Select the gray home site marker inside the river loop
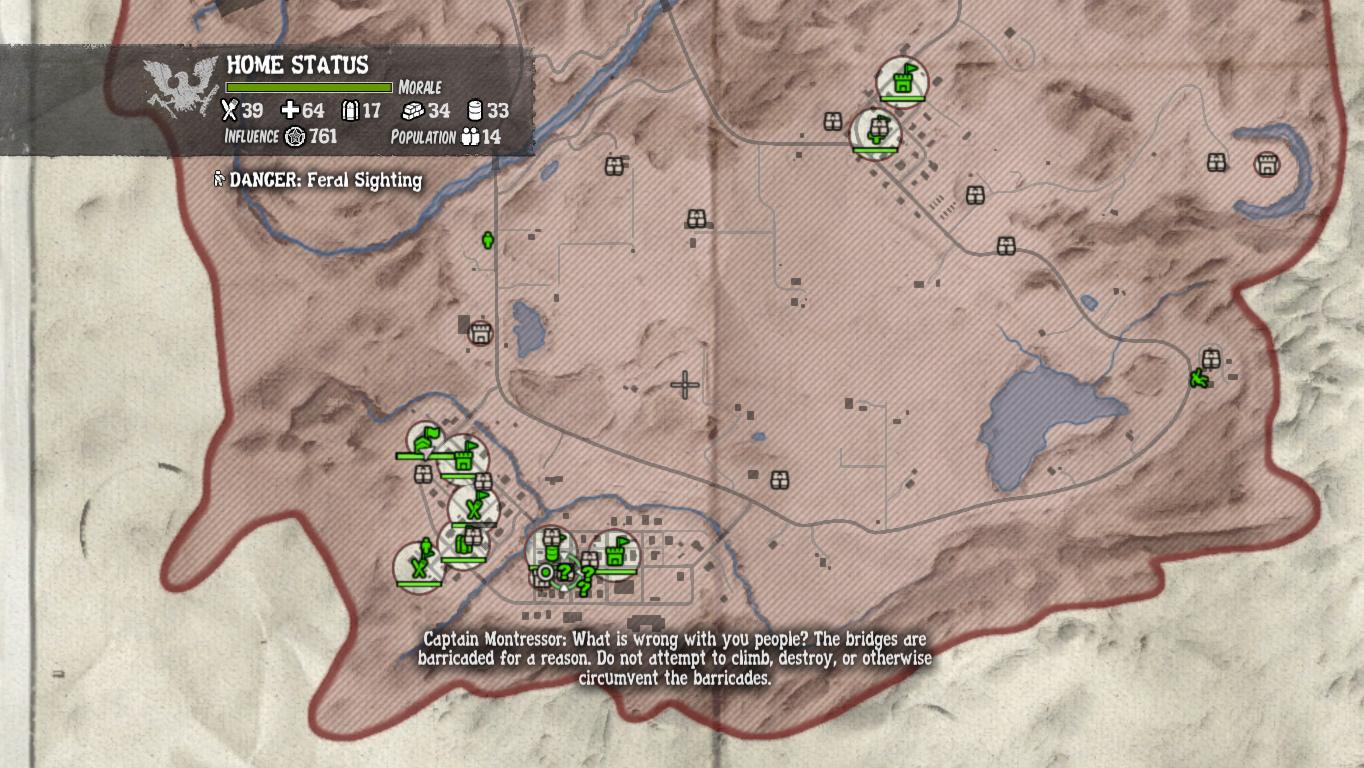 point(1267,164)
